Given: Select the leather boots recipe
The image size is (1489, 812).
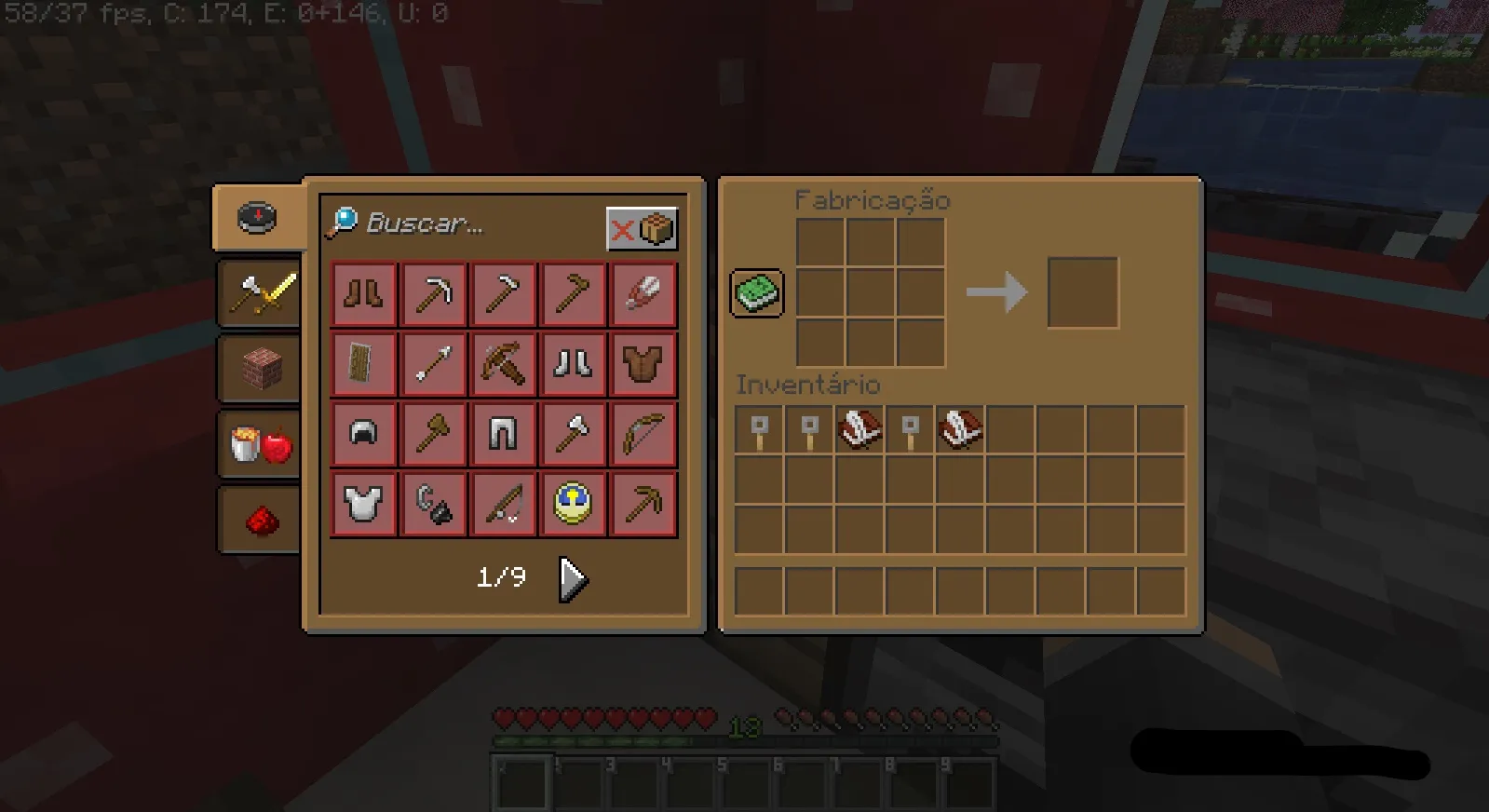Looking at the screenshot, I should point(363,293).
